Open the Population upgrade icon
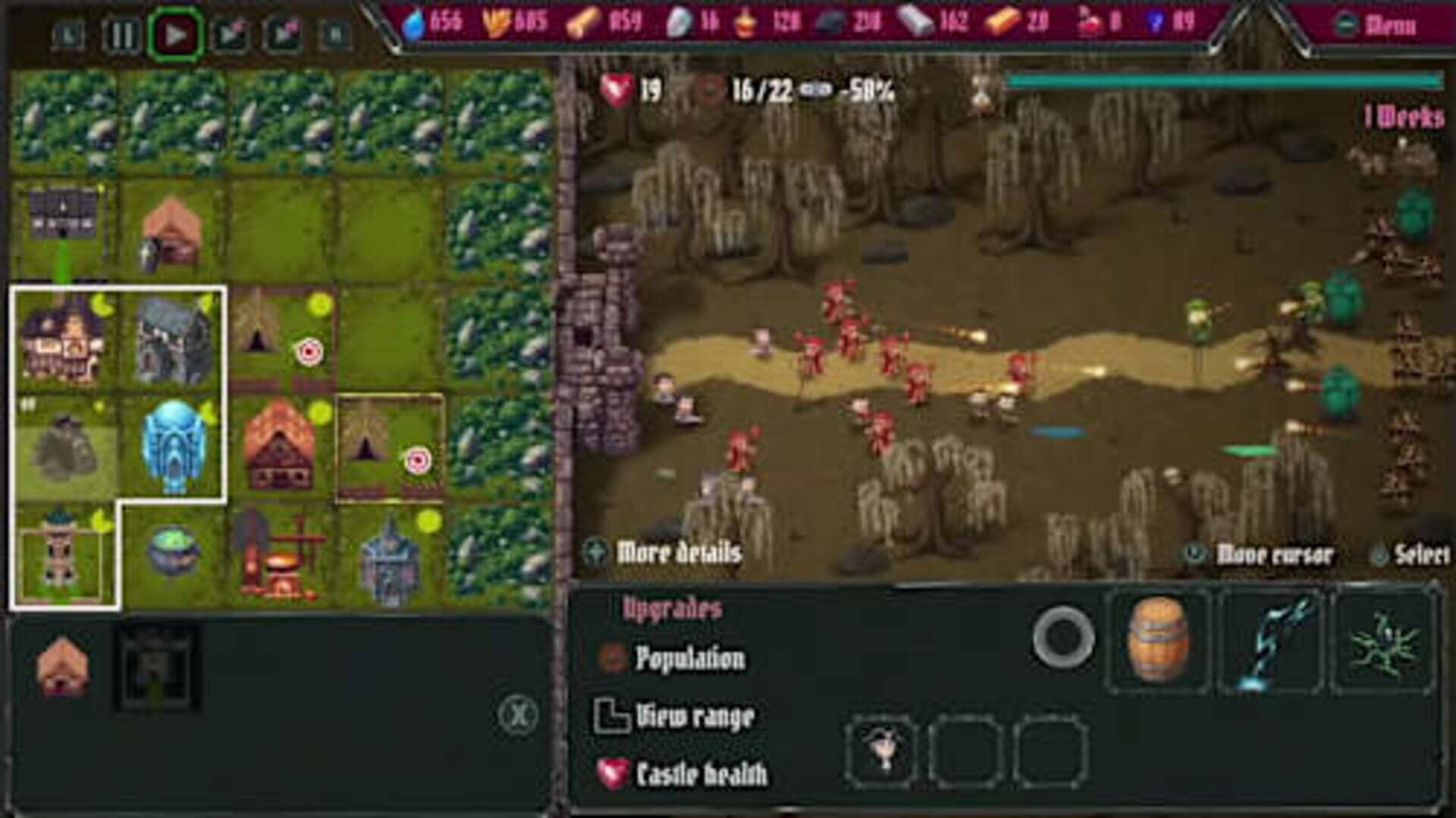 pyautogui.click(x=610, y=659)
